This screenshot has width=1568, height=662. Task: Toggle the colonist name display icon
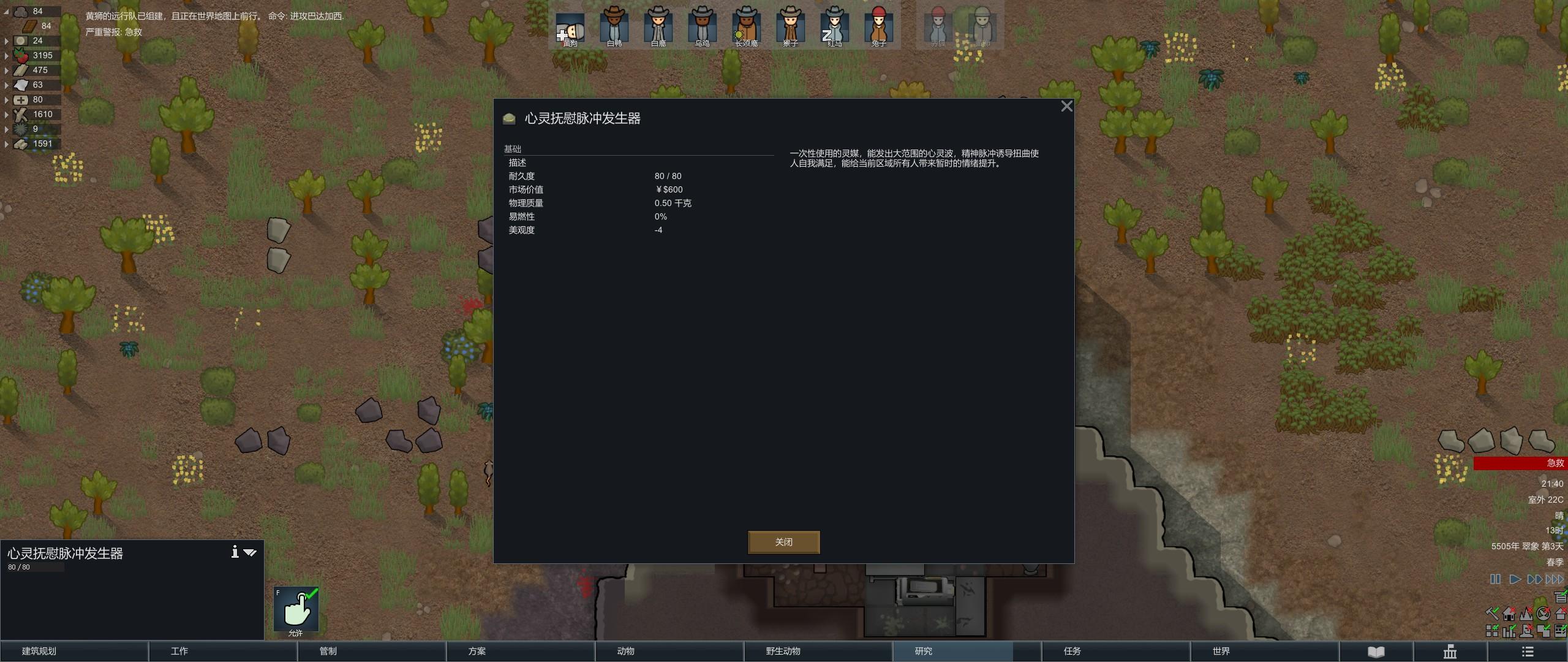(x=1525, y=631)
